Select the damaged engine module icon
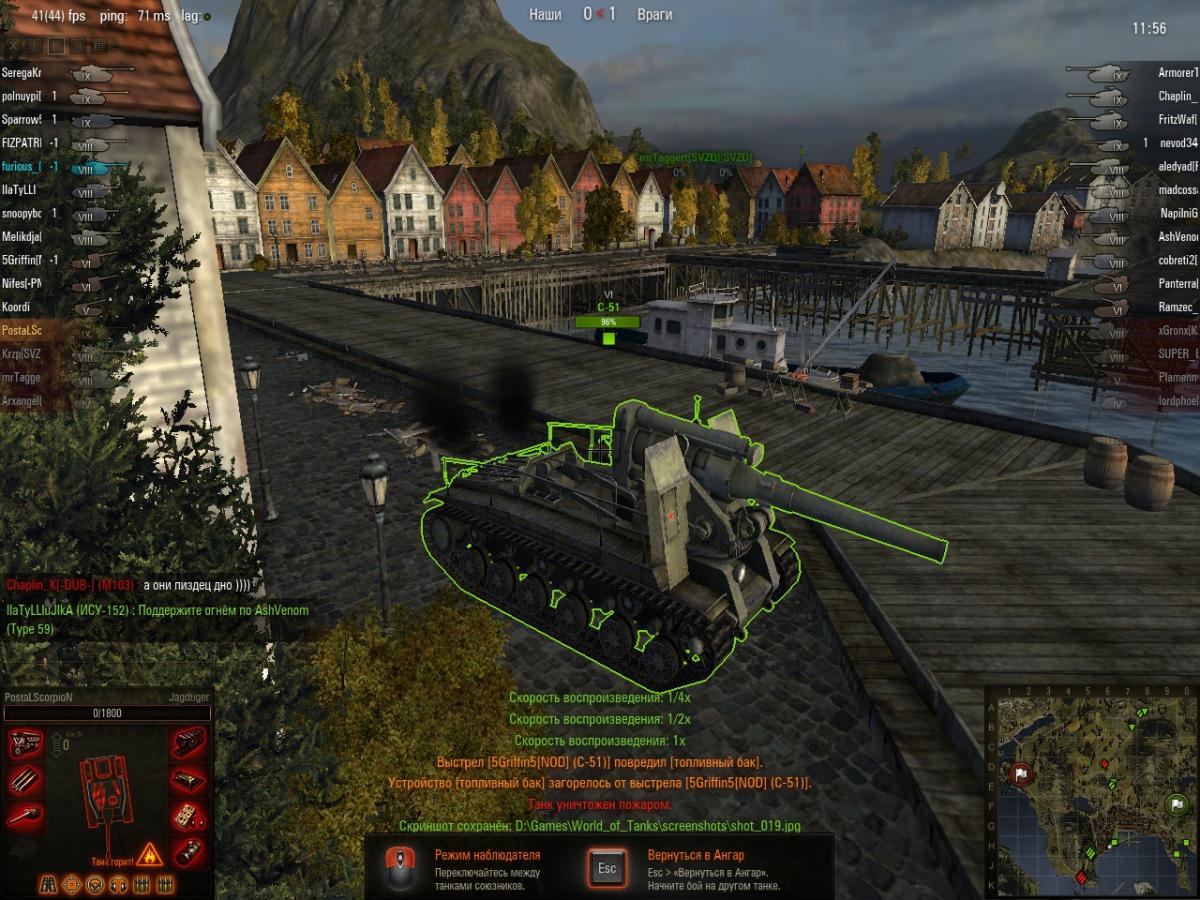 (x=25, y=744)
